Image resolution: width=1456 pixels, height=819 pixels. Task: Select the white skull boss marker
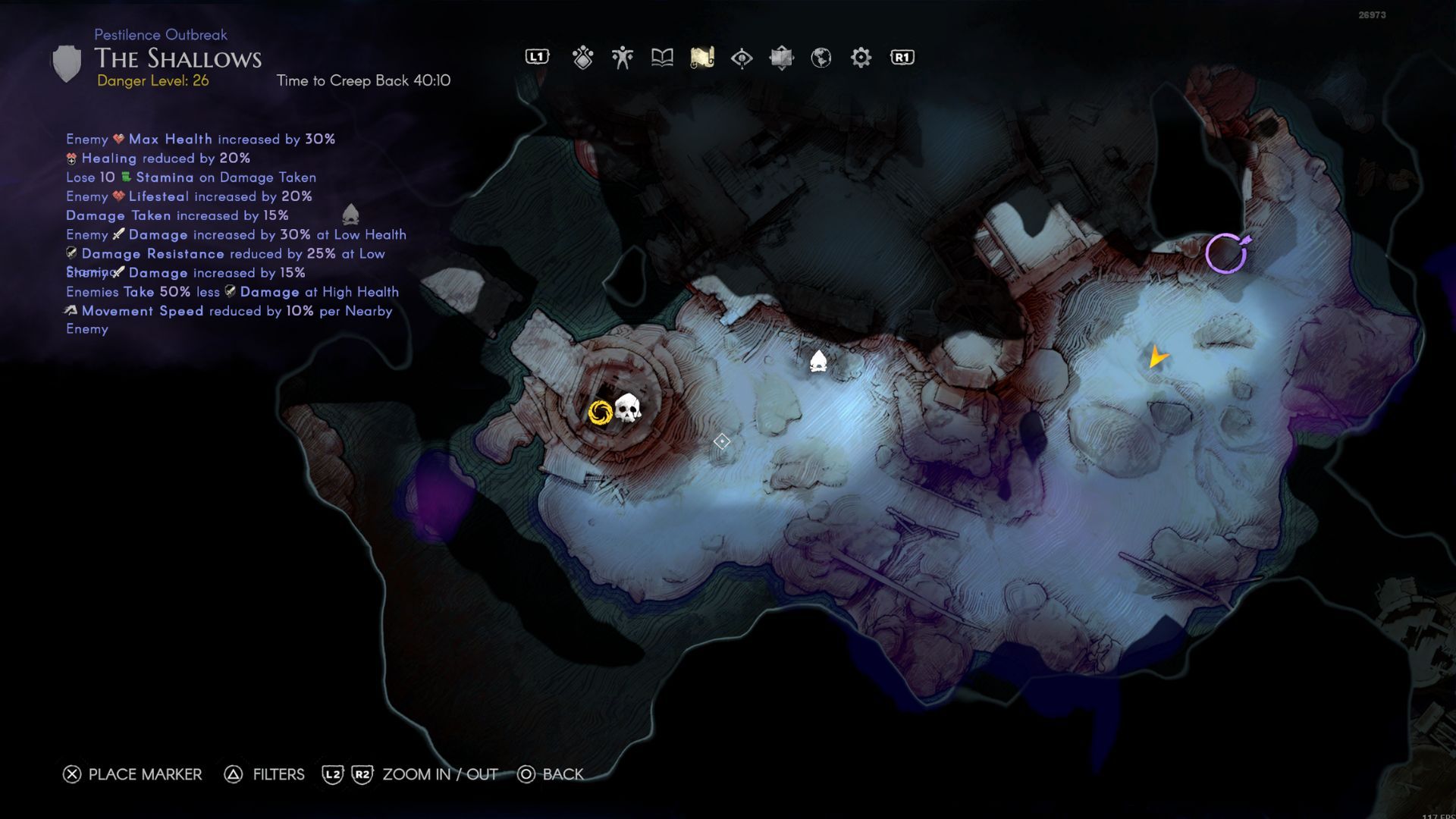tap(627, 408)
